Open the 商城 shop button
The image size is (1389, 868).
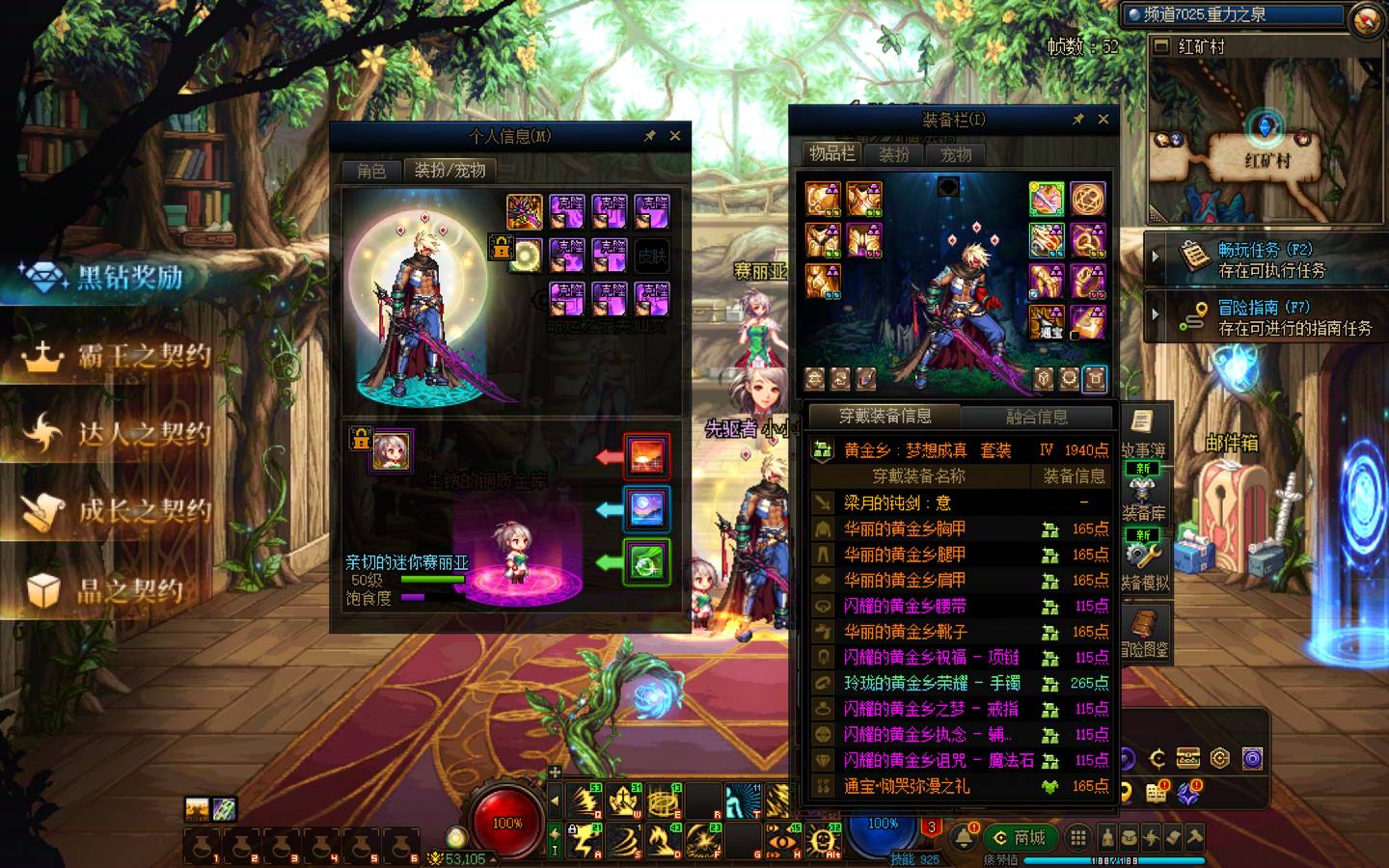tap(1020, 837)
